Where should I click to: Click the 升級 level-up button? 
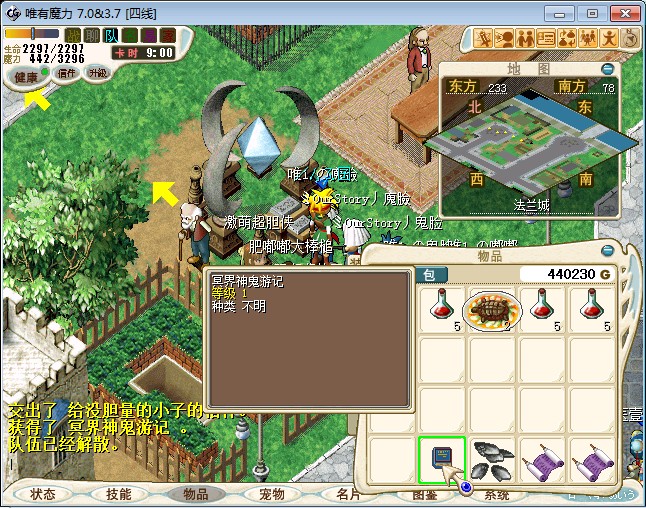(98, 73)
